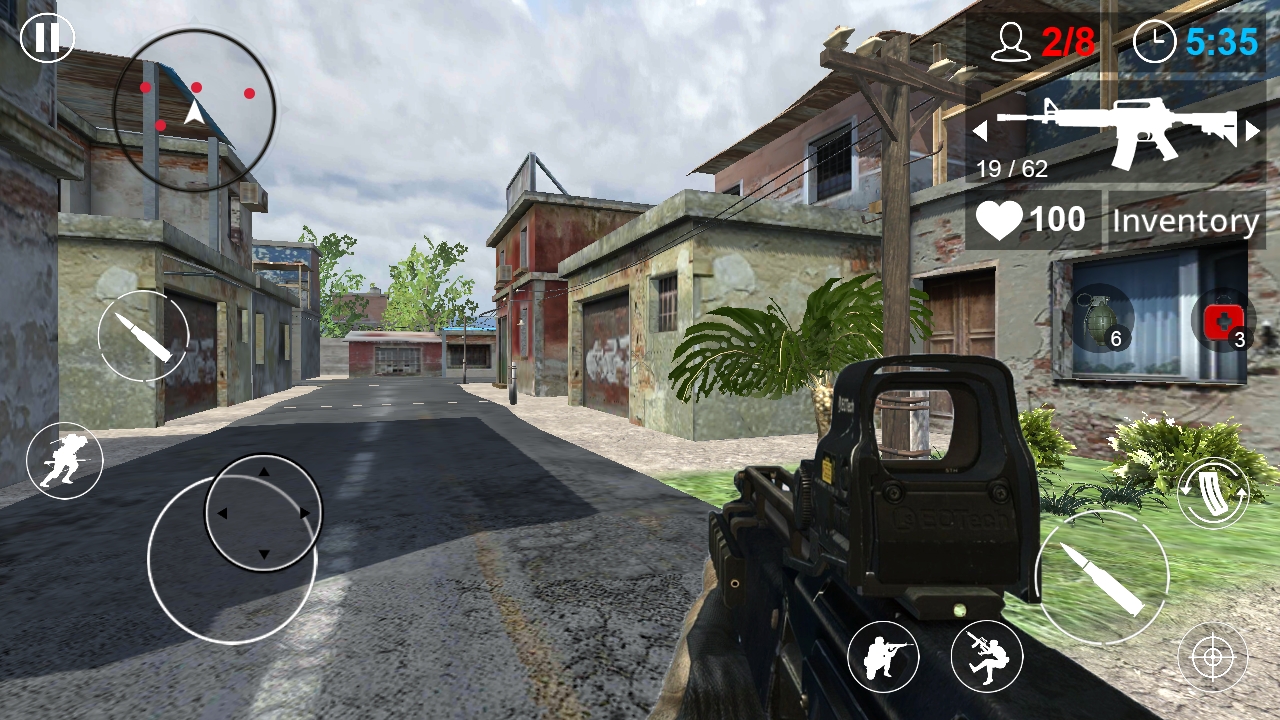Image resolution: width=1280 pixels, height=720 pixels.
Task: Select the assault rifle weapon display
Action: tap(1116, 130)
